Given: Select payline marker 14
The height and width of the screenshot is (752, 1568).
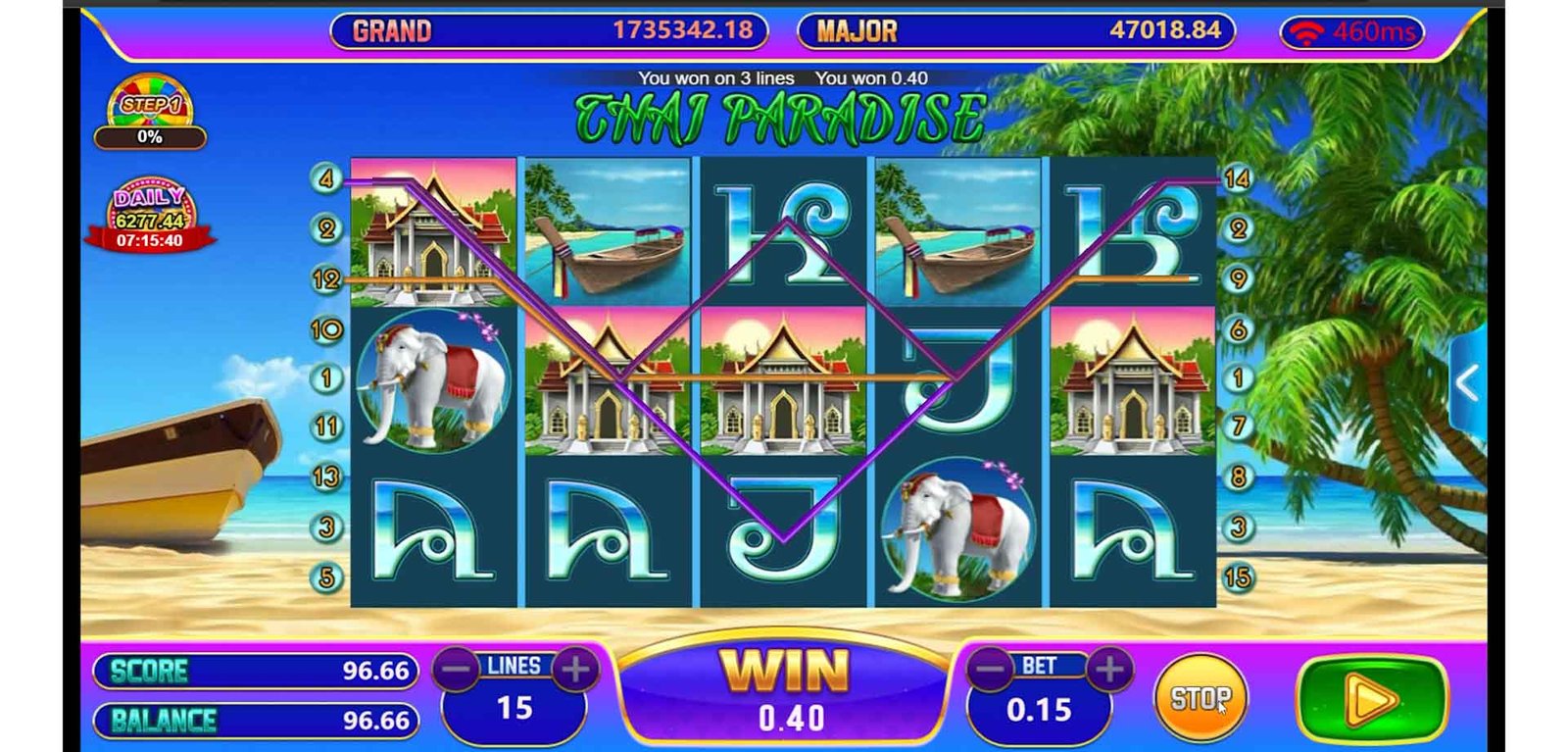Looking at the screenshot, I should (1237, 178).
